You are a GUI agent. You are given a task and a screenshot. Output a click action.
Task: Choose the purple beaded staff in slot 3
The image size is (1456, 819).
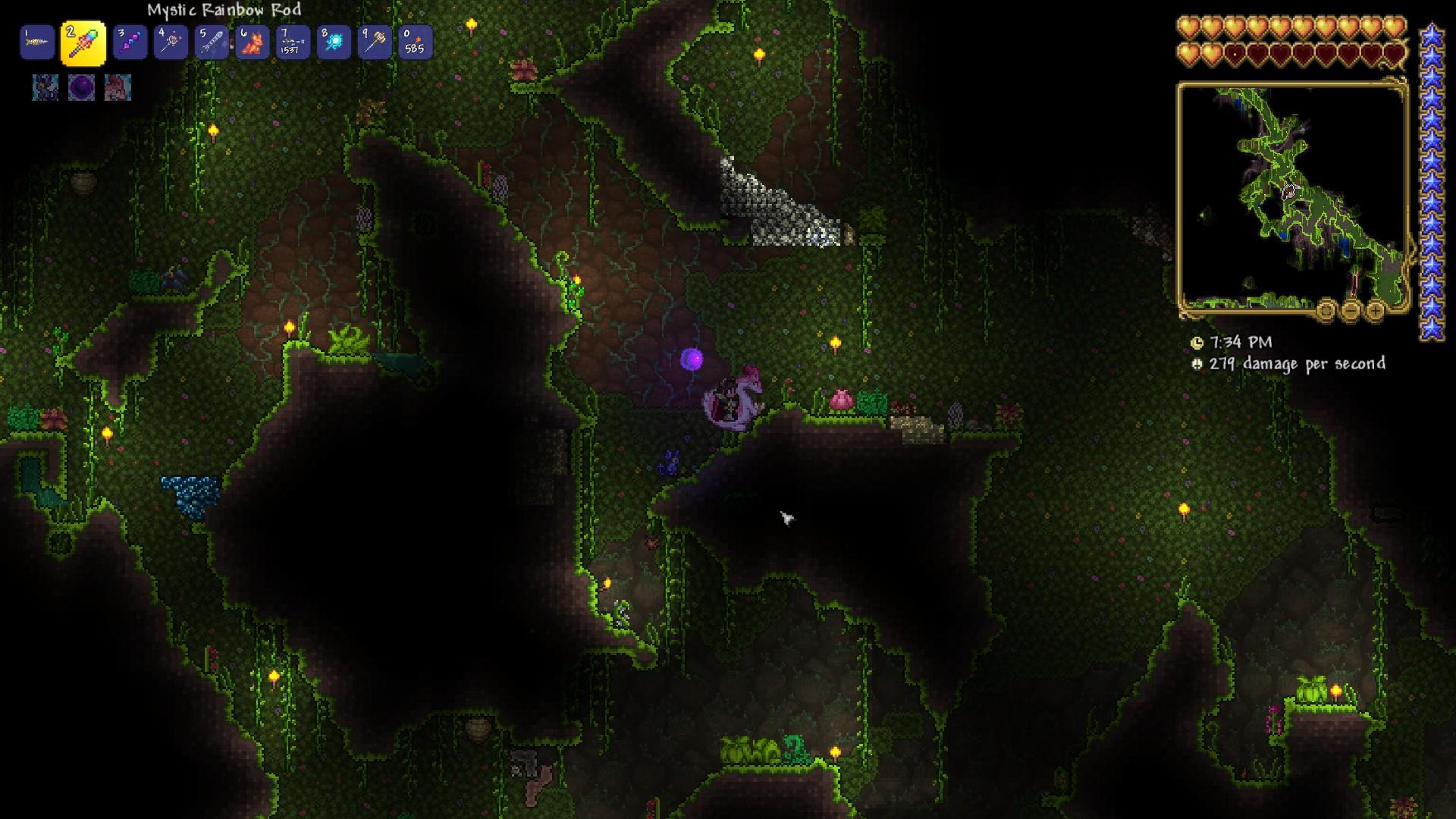click(130, 42)
